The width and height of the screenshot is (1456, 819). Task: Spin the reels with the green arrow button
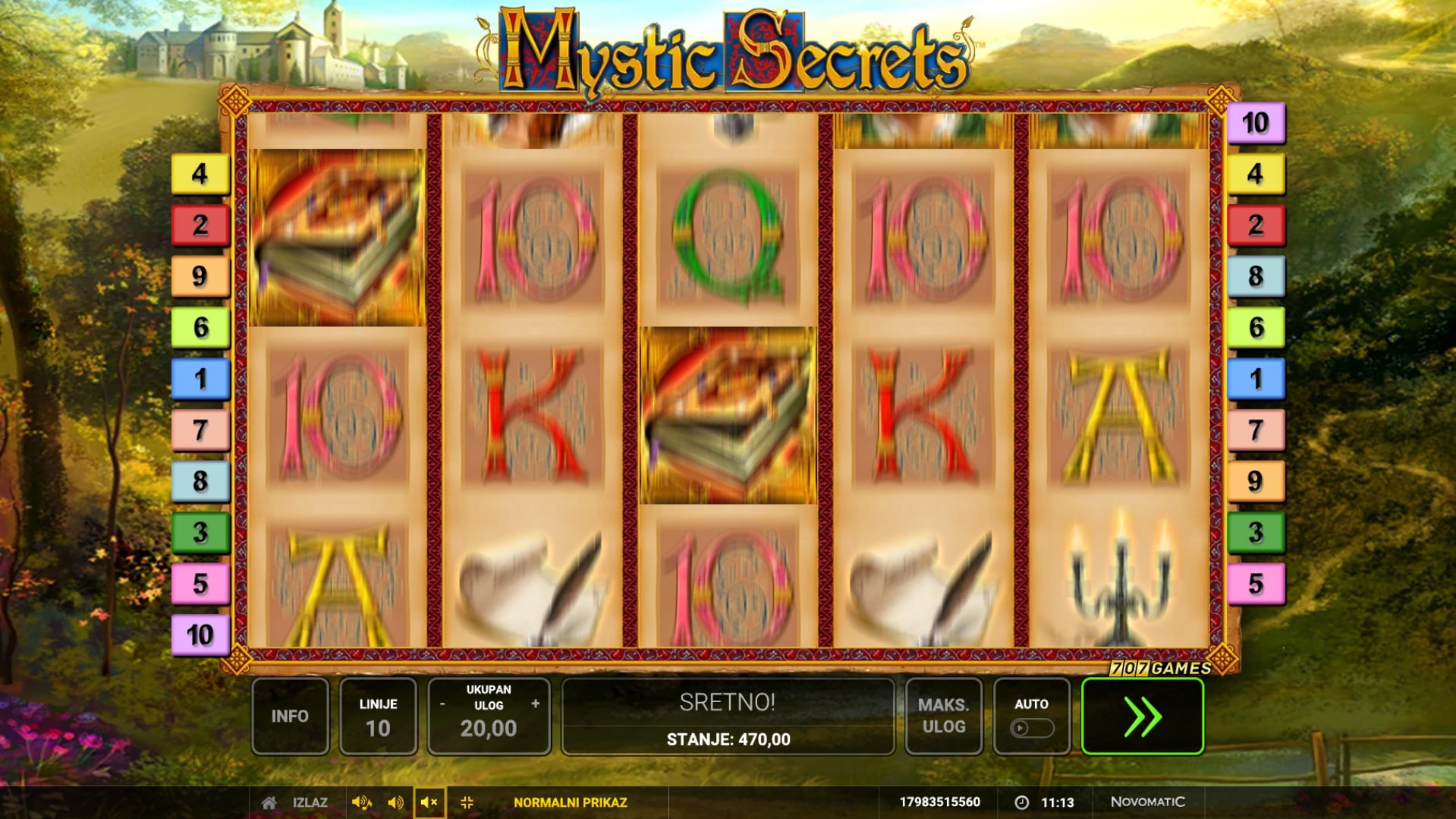(x=1142, y=716)
